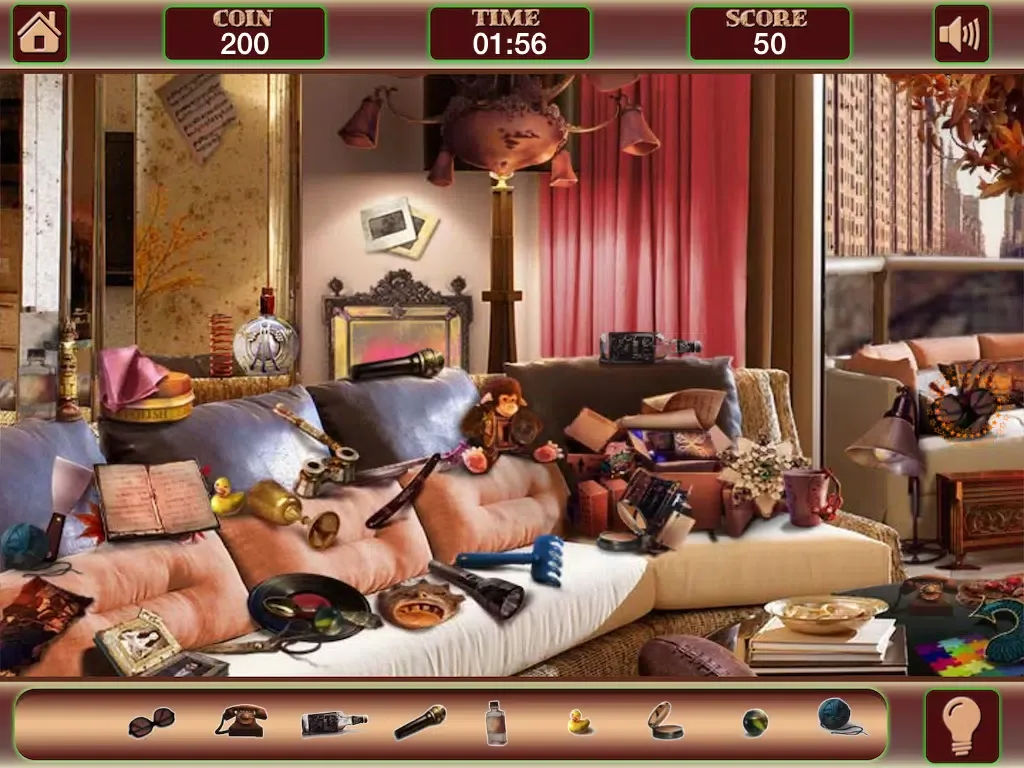Select the sunglasses icon in the item bar
Viewport: 1024px width, 768px height.
tap(151, 722)
